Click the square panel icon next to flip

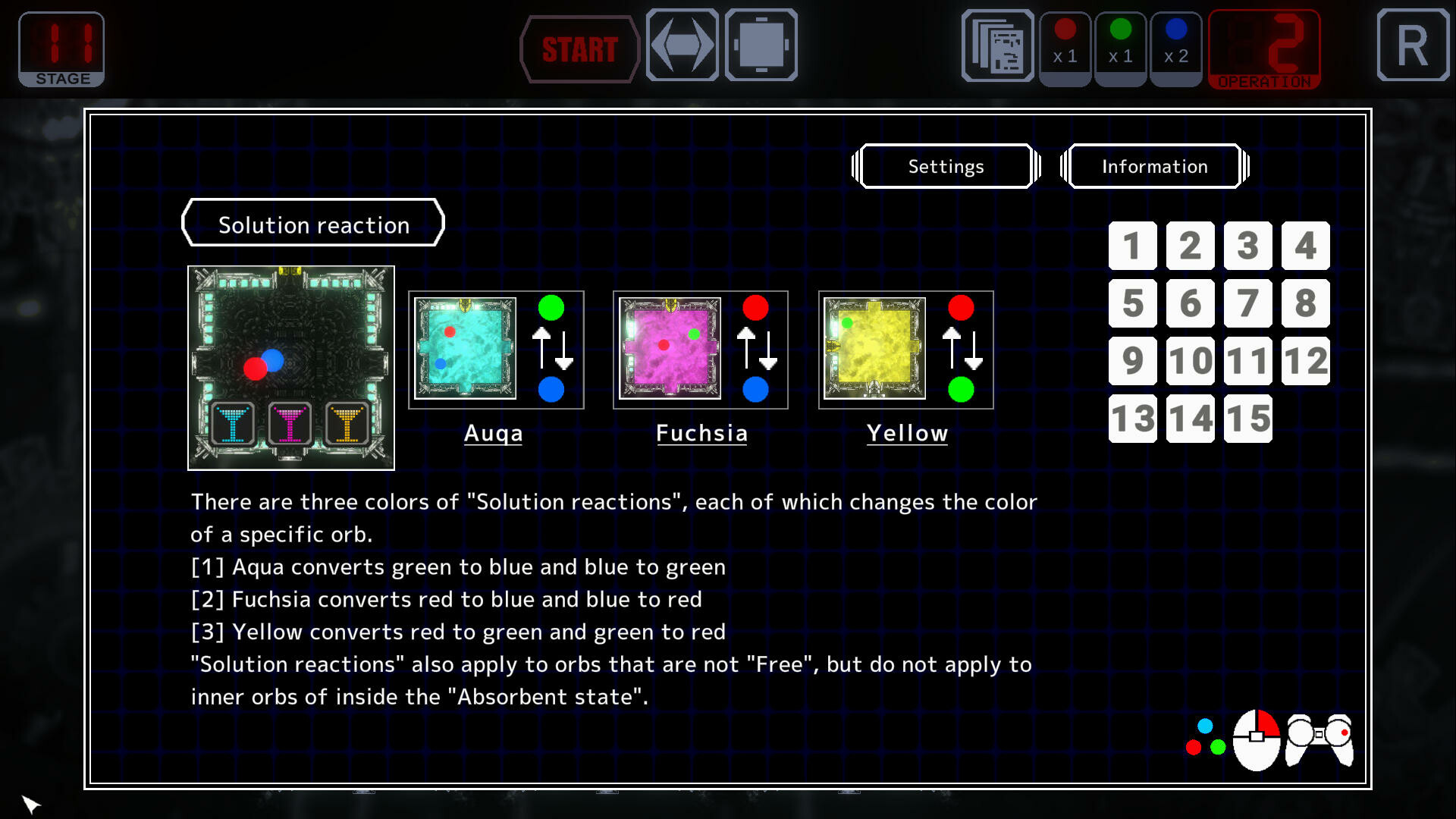[x=760, y=45]
